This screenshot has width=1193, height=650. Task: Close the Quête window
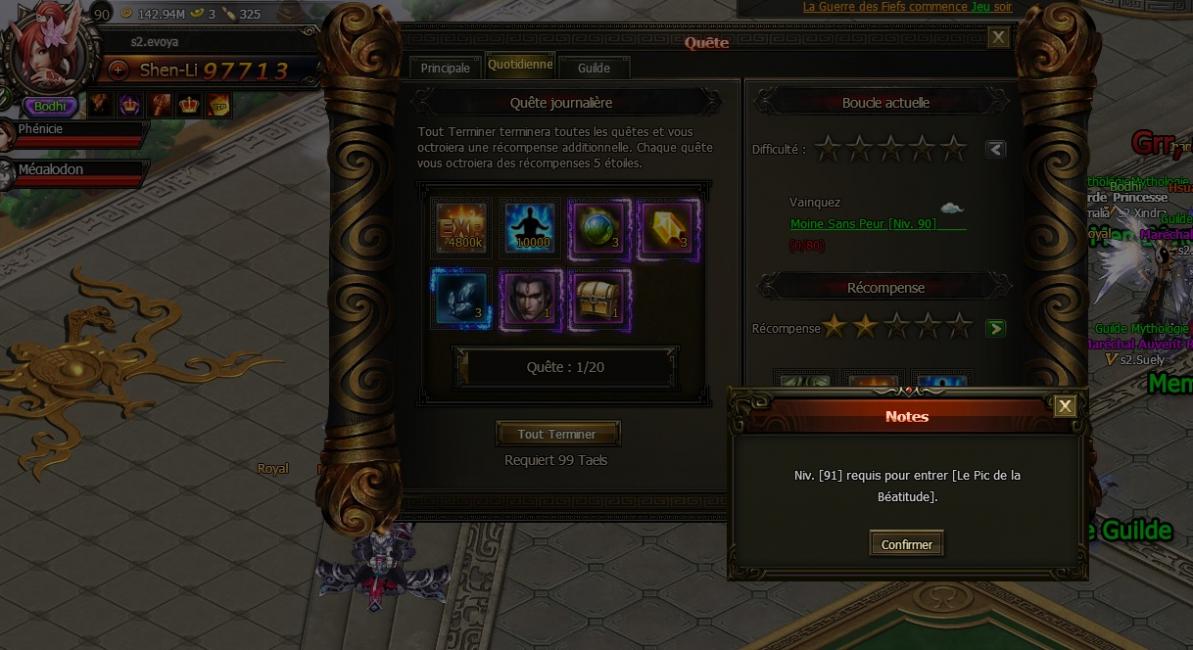pyautogui.click(x=998, y=38)
